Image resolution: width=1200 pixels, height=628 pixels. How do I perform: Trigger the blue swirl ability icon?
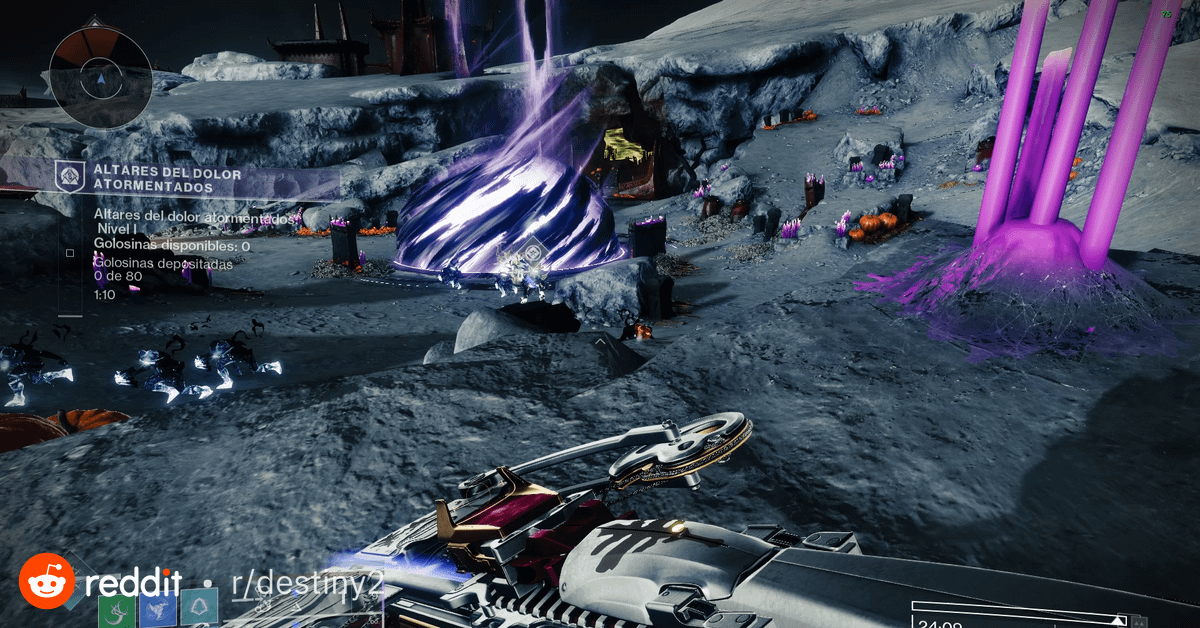pos(157,609)
